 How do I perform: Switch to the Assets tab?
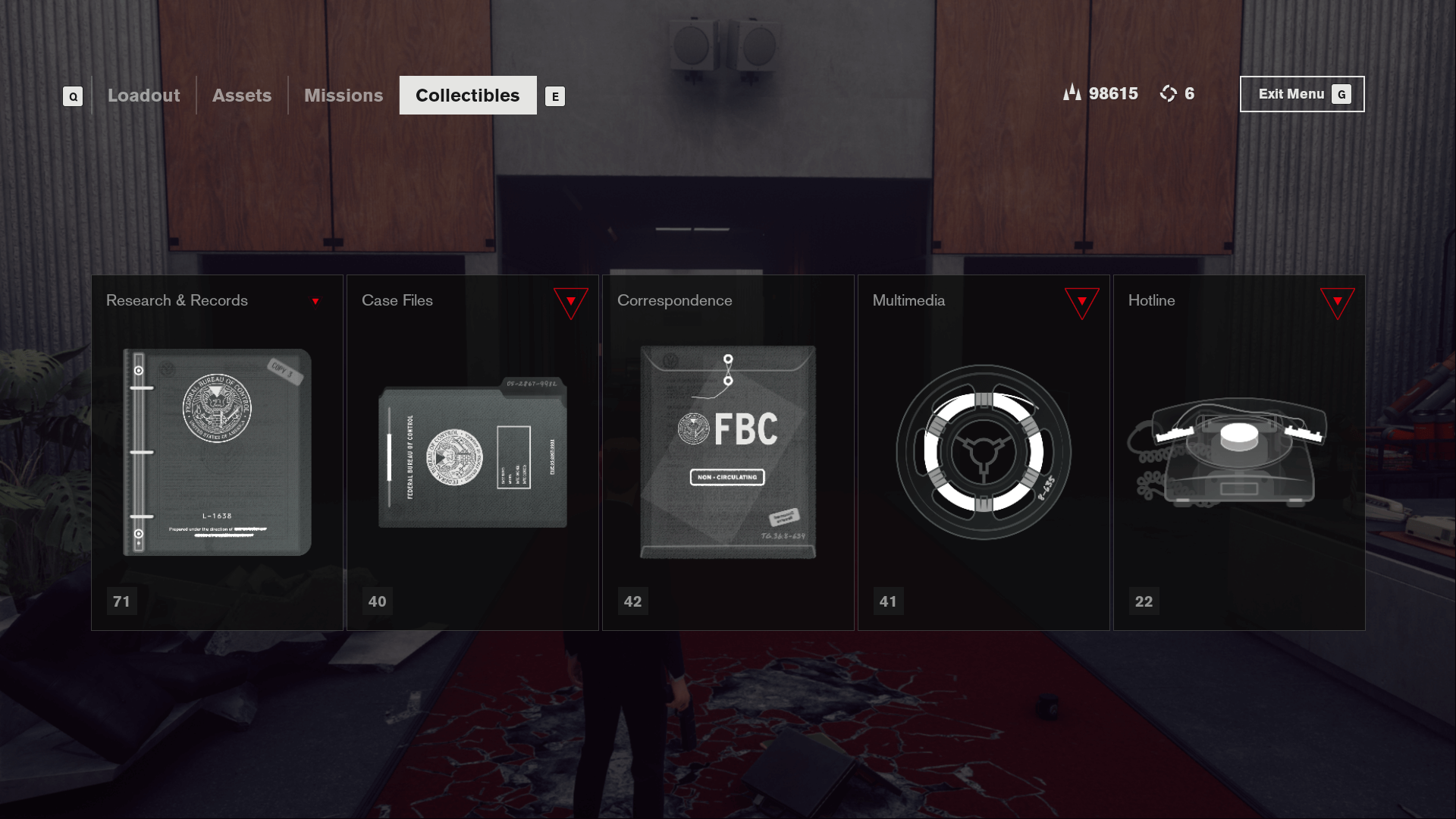242,96
